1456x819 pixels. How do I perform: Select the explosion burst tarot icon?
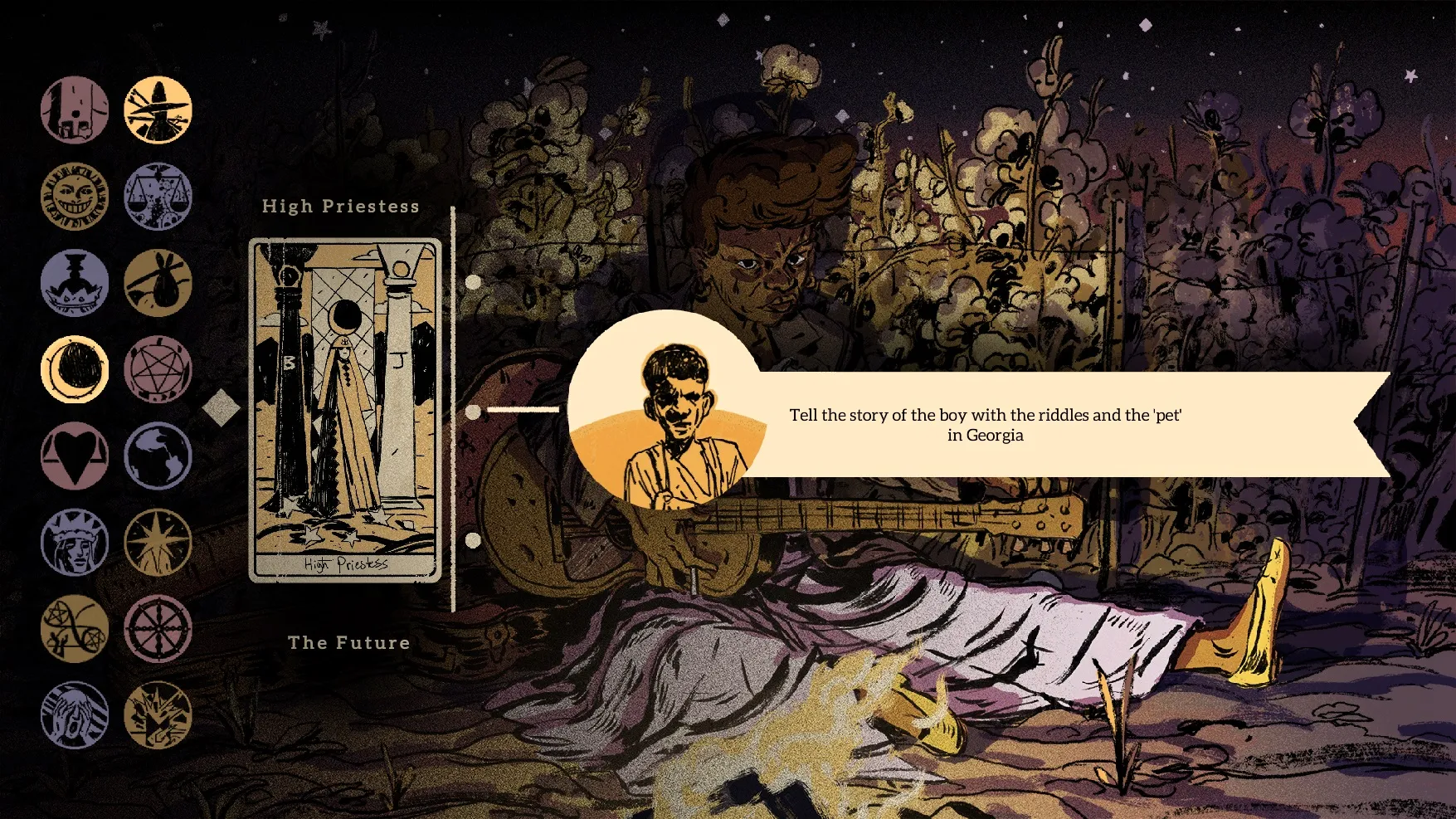(x=158, y=715)
